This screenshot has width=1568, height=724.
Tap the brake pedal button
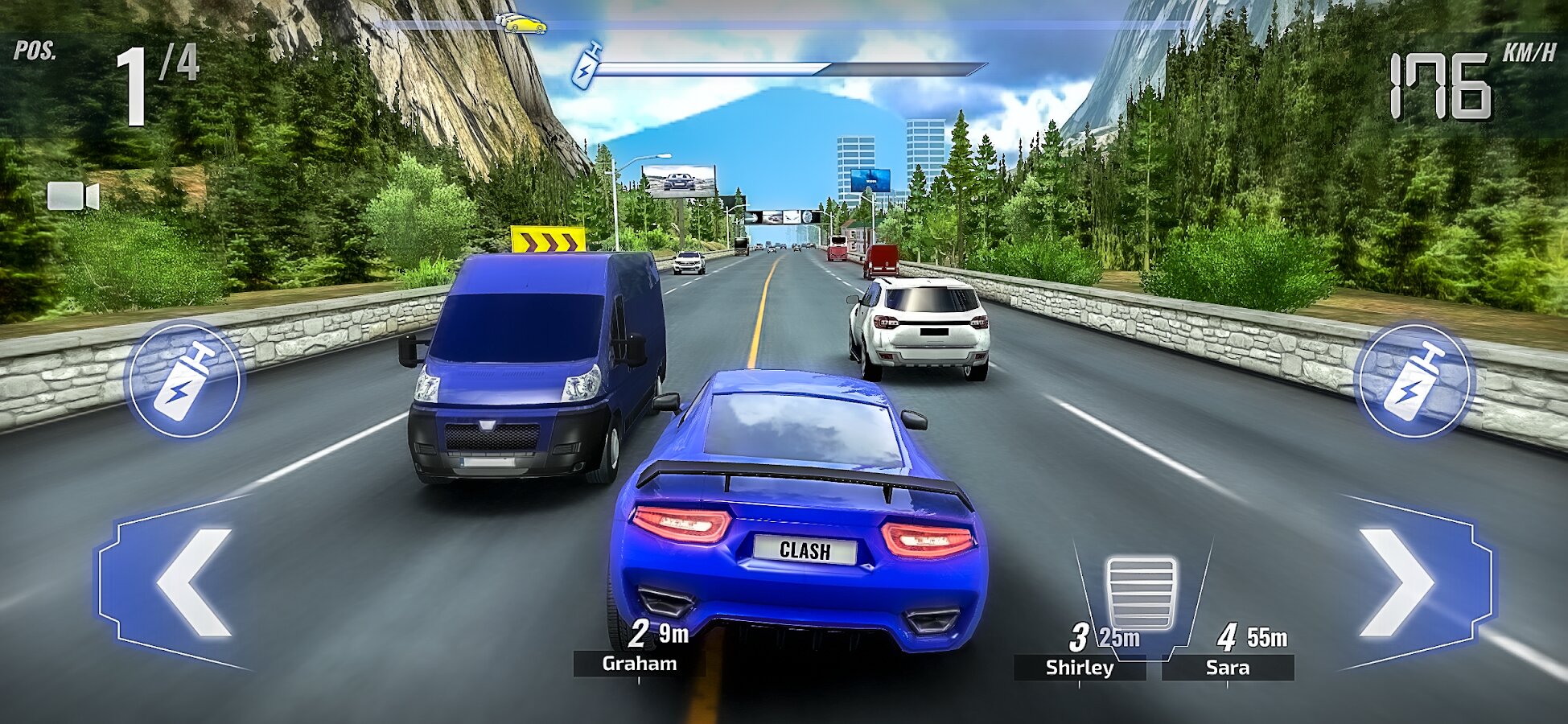pos(1141,593)
